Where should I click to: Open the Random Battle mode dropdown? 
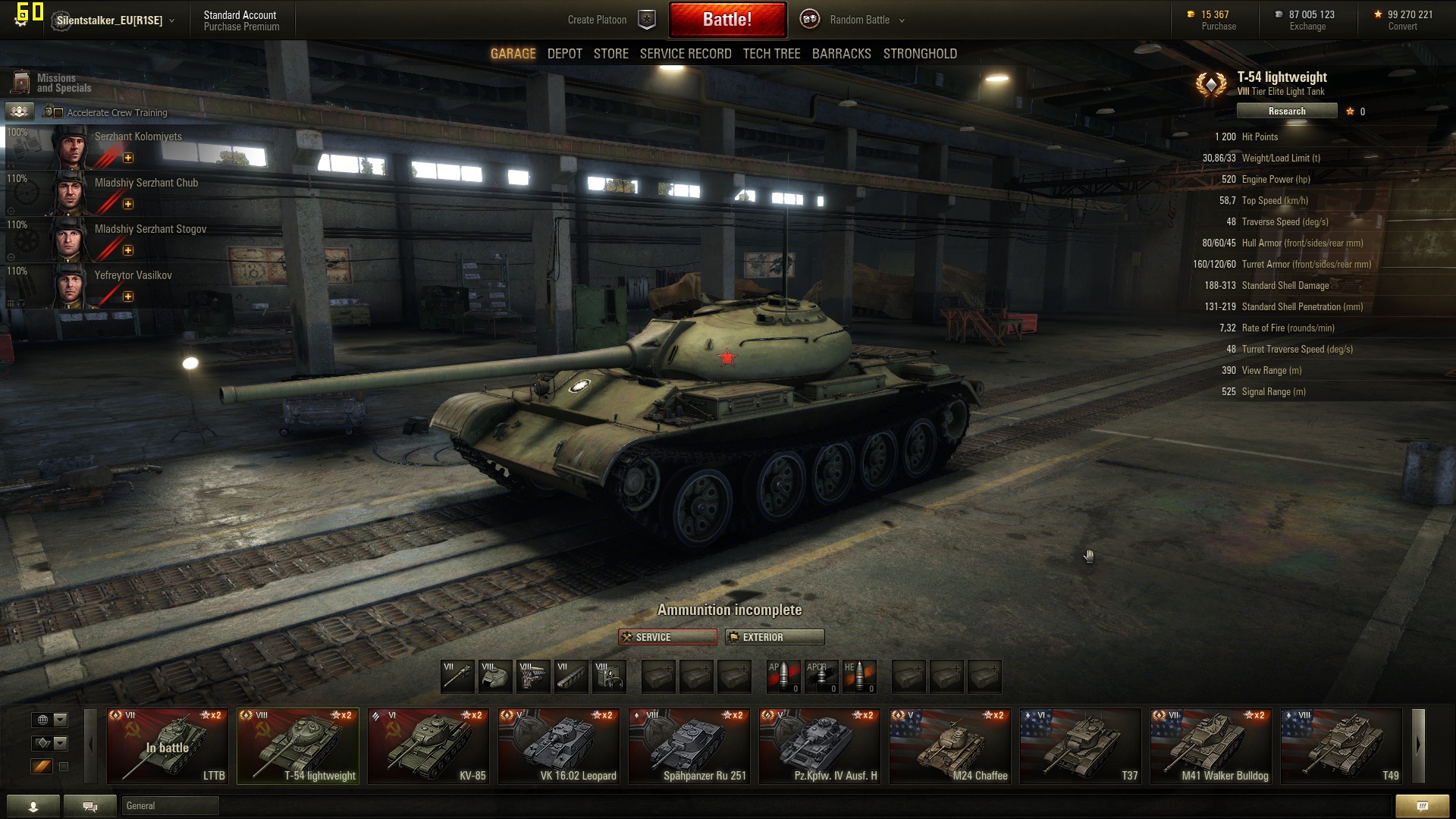click(x=866, y=20)
